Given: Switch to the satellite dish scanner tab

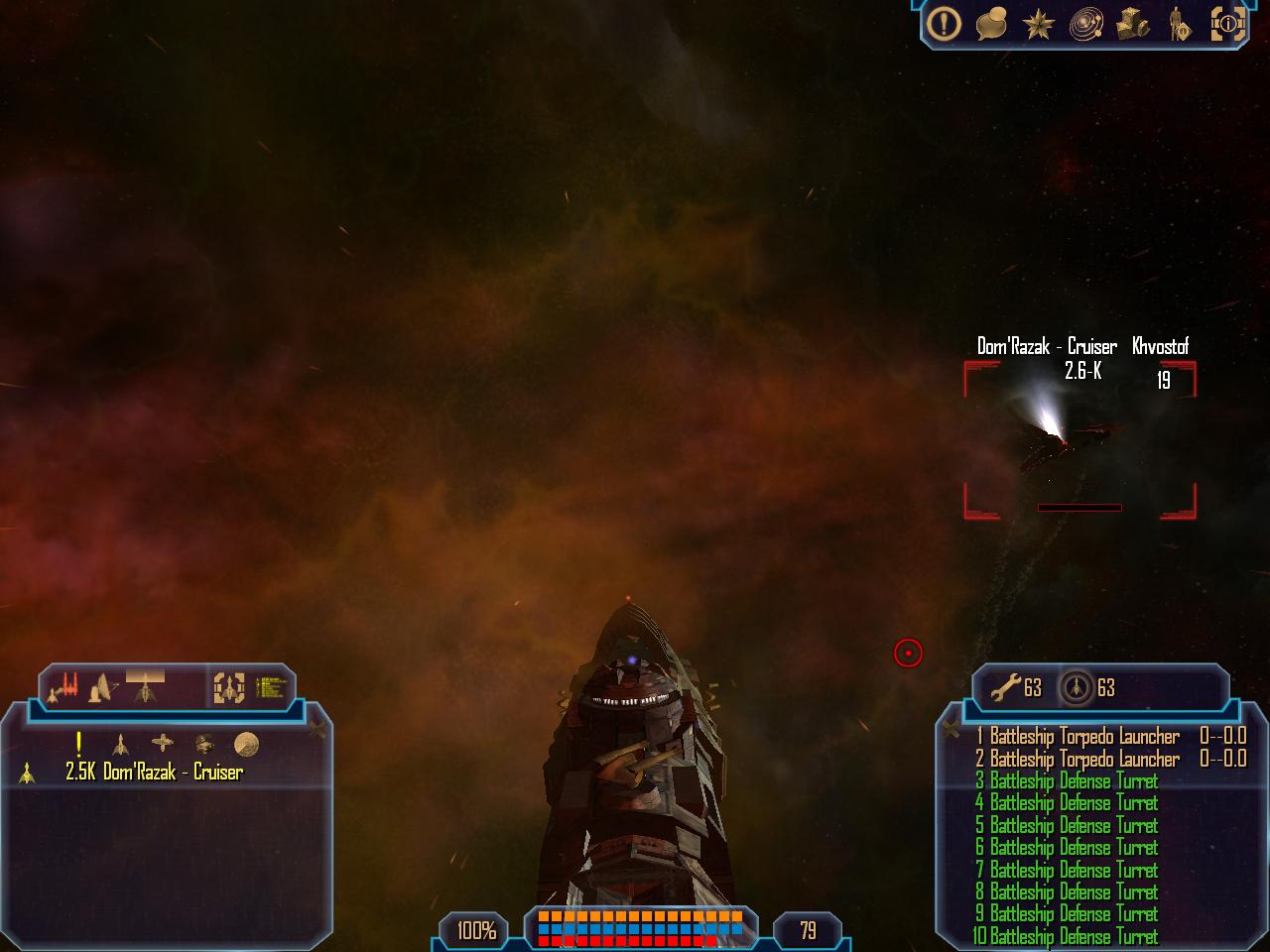Looking at the screenshot, I should point(101,686).
